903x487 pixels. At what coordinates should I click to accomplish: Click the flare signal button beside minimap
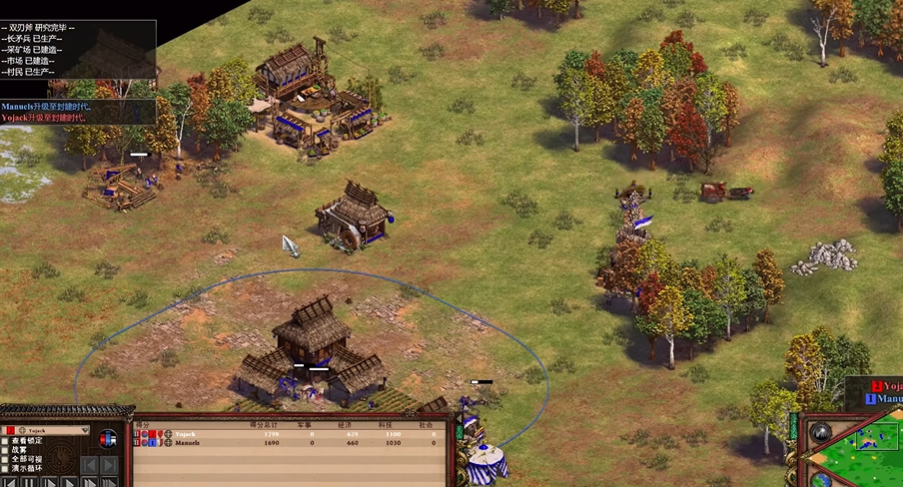821,433
